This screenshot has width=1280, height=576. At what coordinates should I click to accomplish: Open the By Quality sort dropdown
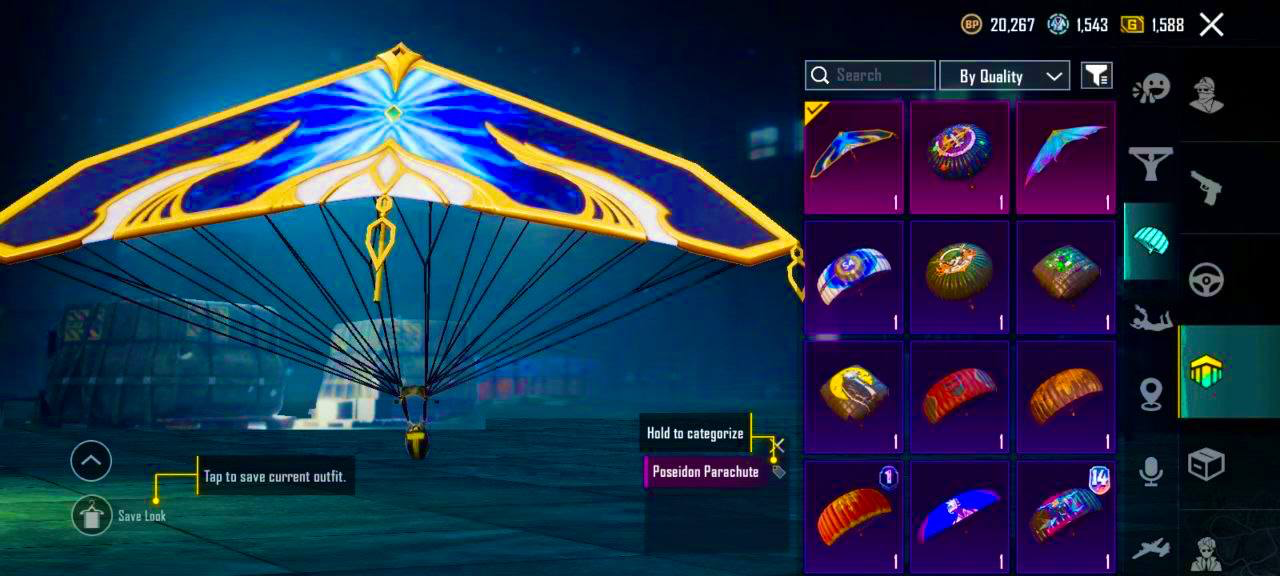[x=1004, y=76]
